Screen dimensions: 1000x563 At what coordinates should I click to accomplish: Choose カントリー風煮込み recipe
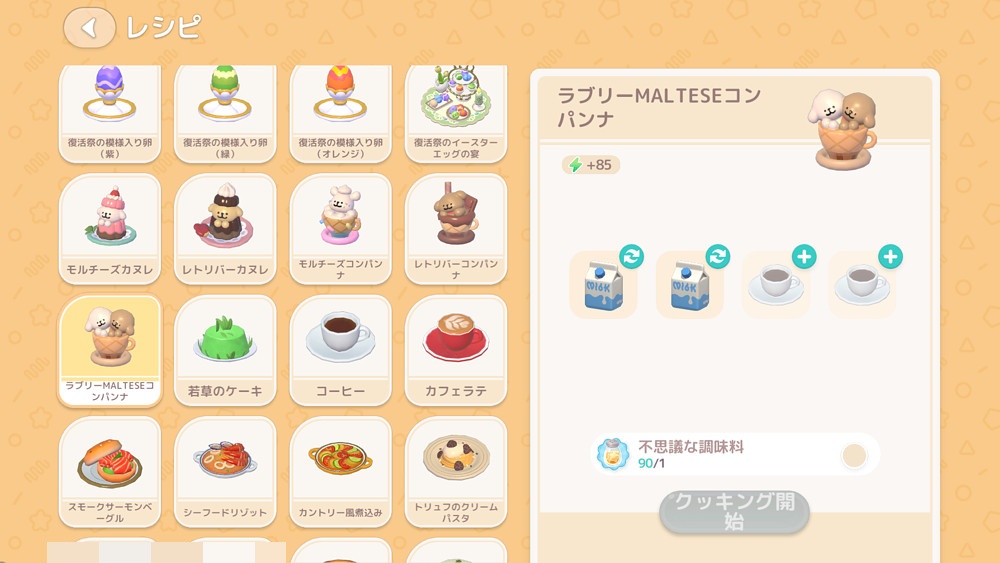point(340,472)
